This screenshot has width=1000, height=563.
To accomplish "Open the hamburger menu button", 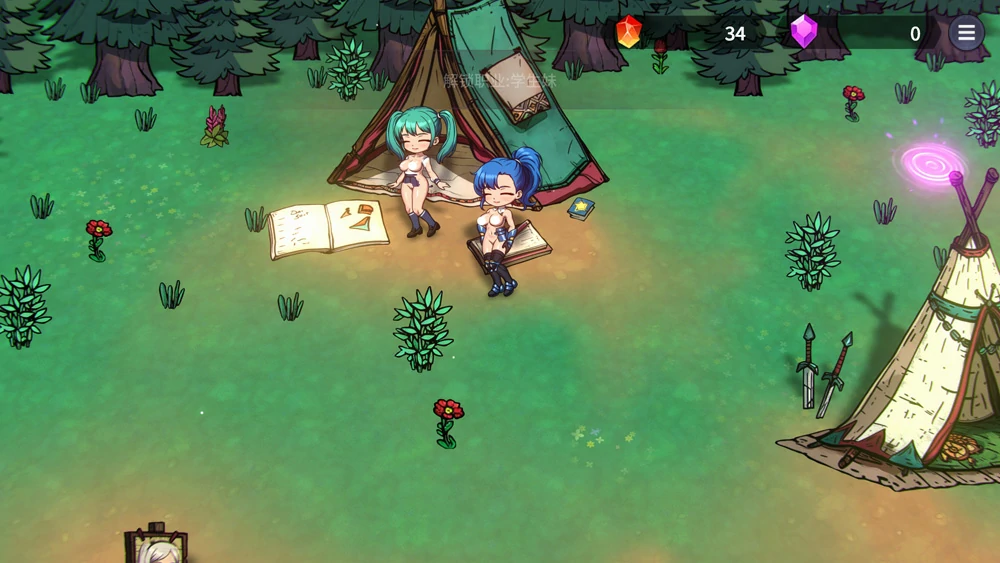I will click(966, 33).
